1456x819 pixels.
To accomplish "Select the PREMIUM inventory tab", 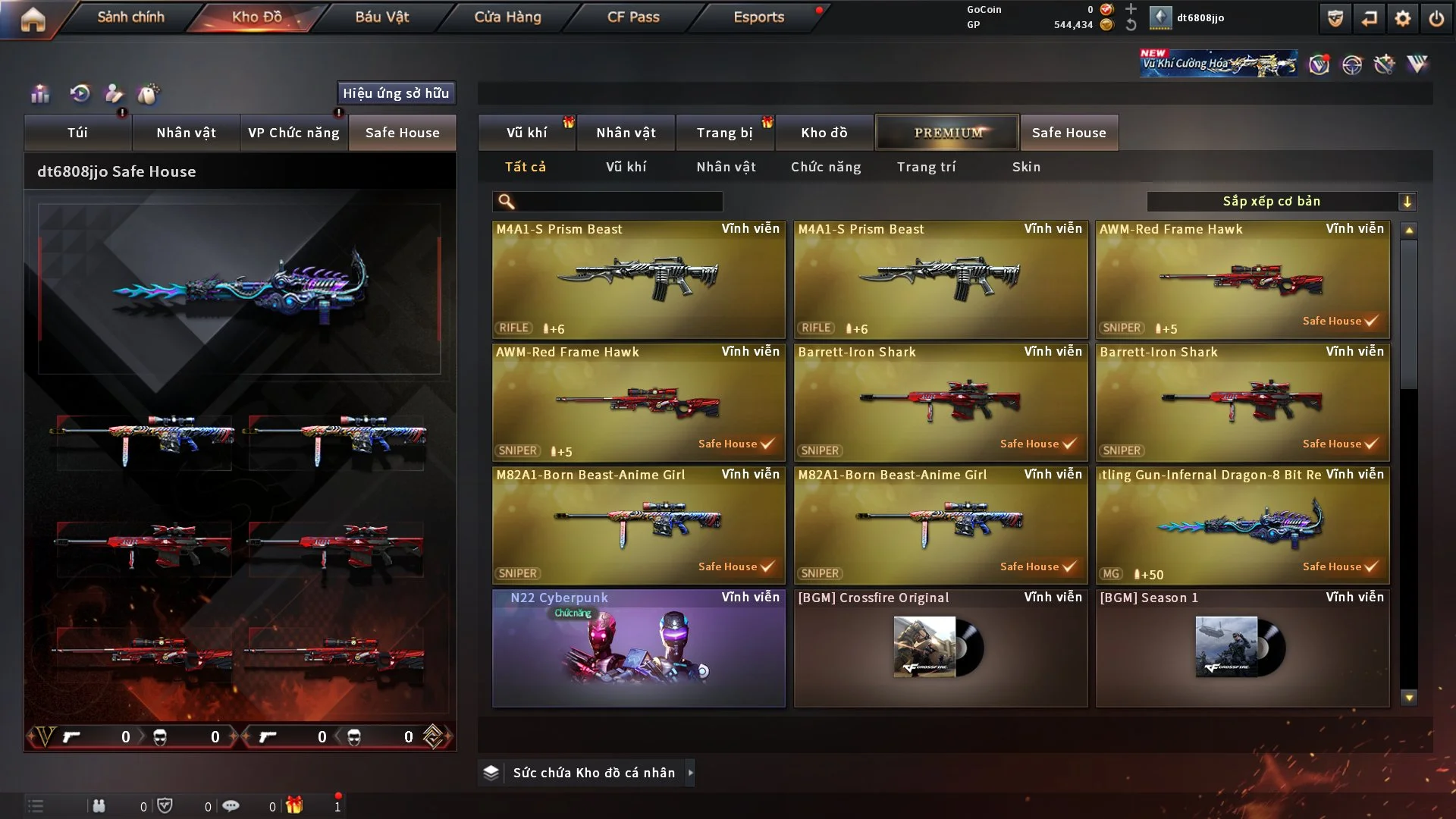I will 947,133.
